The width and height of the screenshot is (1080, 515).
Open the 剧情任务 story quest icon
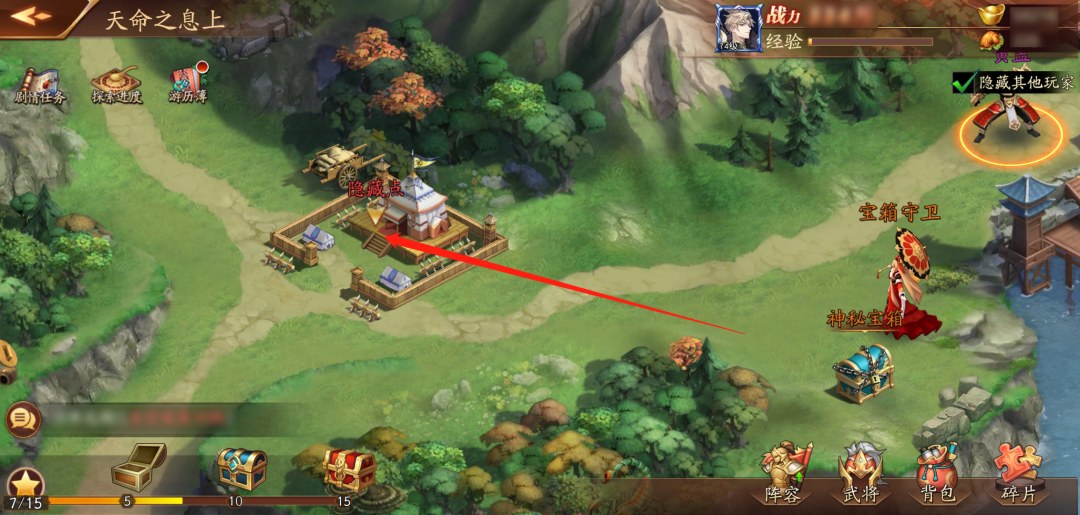tap(40, 84)
